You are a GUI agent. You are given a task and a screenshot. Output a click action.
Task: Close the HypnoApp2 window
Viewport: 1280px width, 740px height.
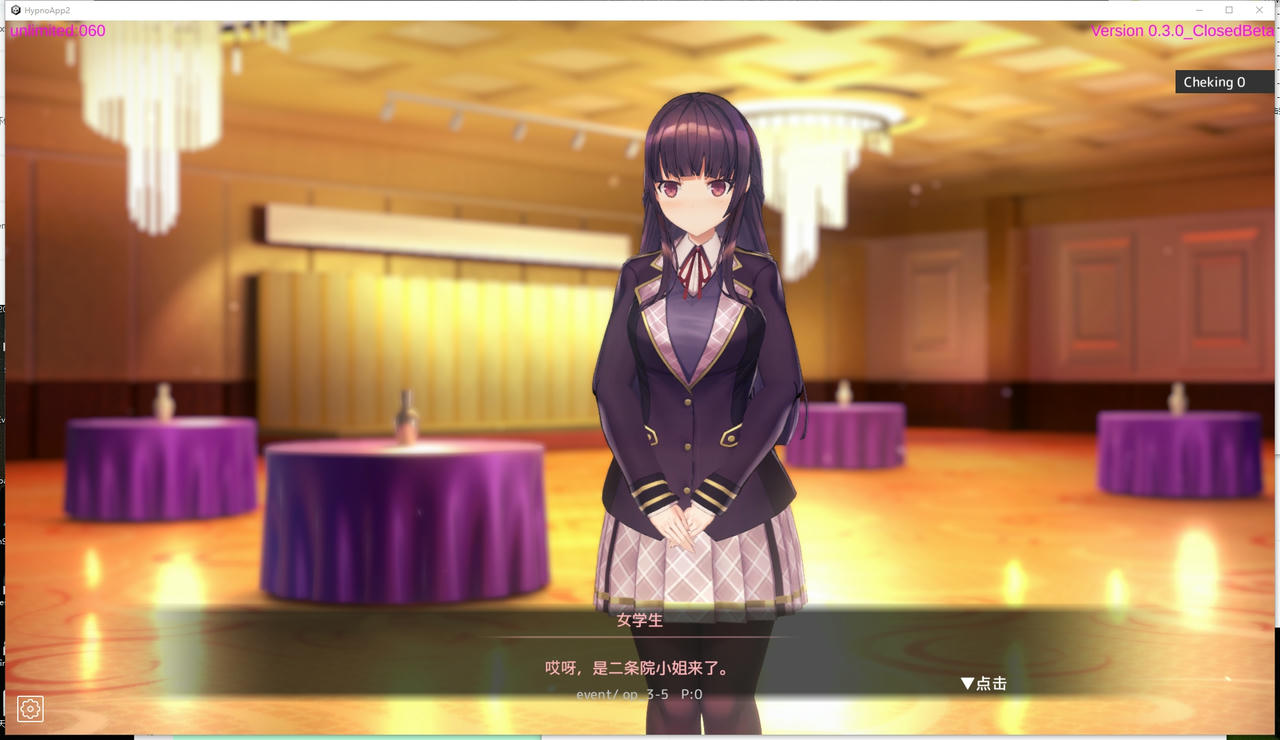click(1259, 10)
